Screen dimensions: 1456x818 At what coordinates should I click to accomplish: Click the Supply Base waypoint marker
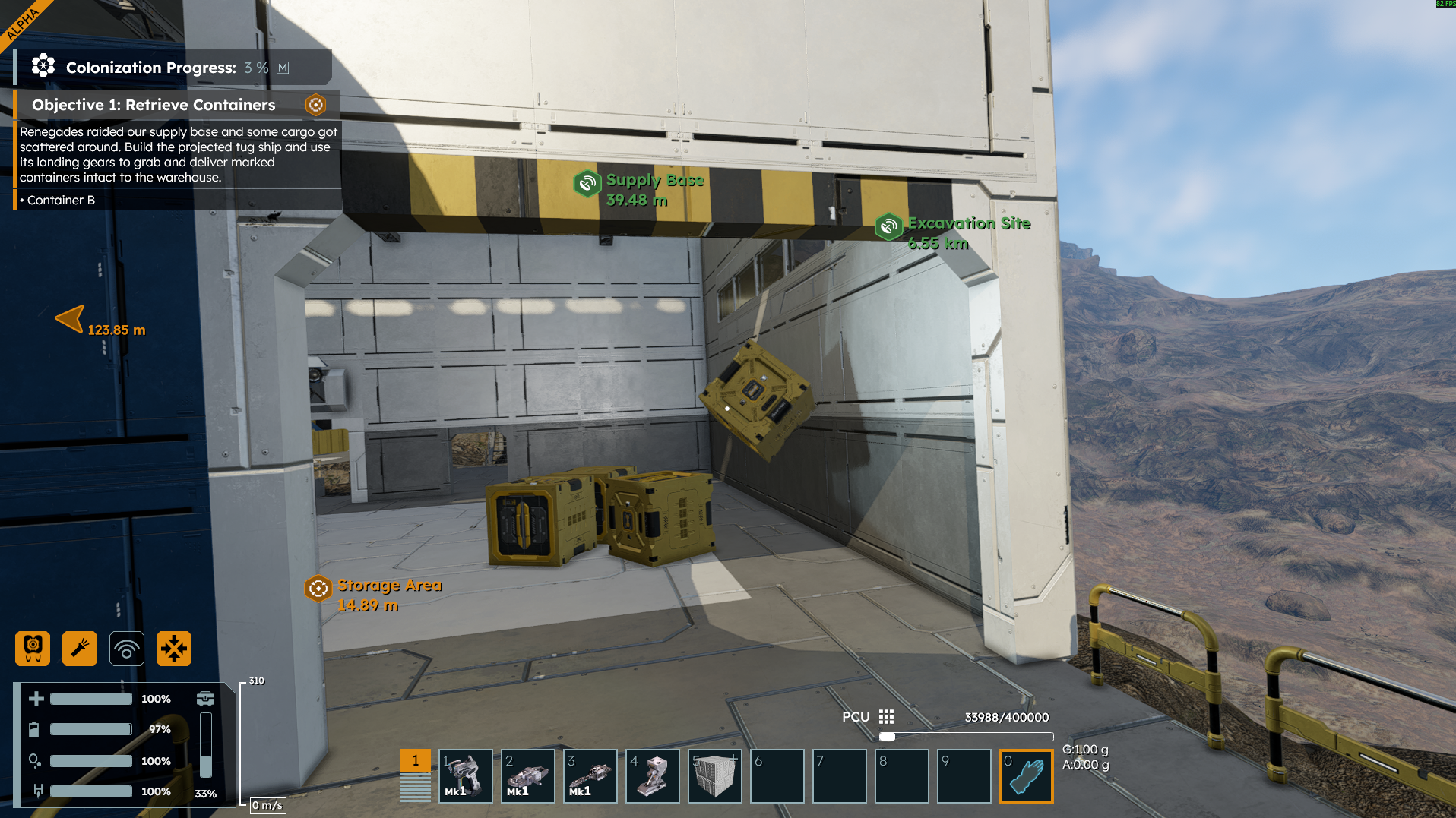pos(587,184)
